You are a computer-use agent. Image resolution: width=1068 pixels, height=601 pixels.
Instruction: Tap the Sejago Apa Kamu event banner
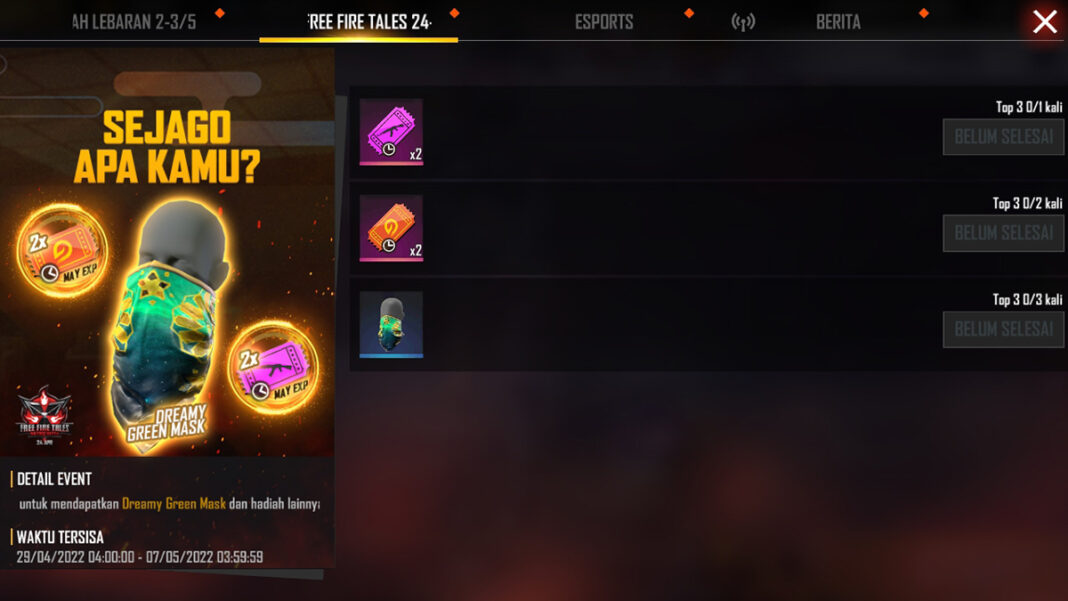167,250
